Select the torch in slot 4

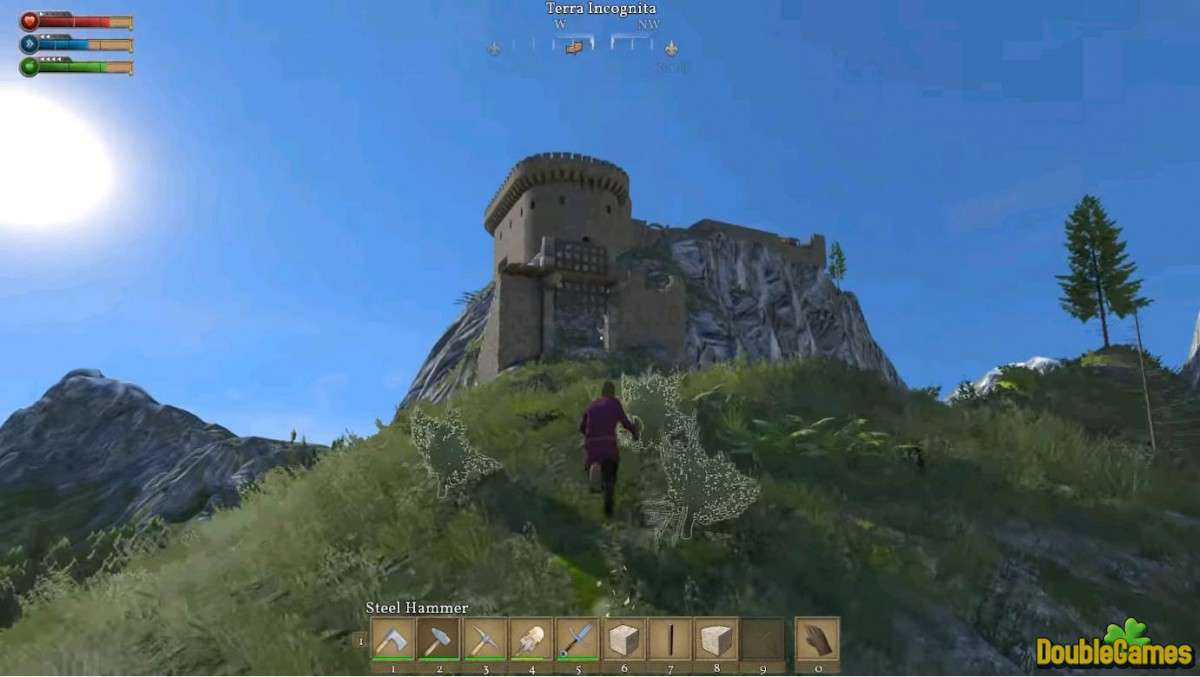coord(530,639)
